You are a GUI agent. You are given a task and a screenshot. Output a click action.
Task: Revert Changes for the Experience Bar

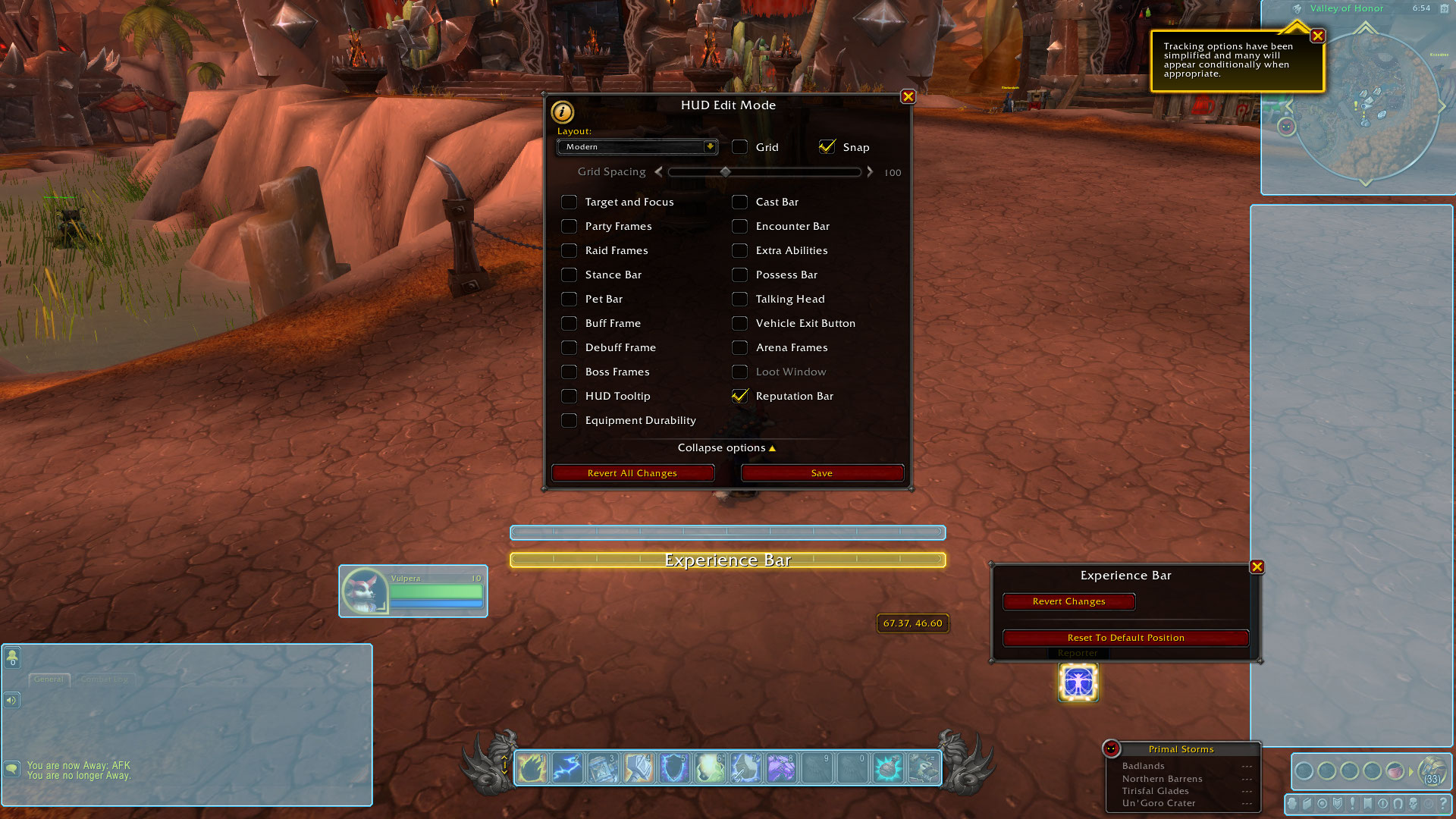[1068, 601]
